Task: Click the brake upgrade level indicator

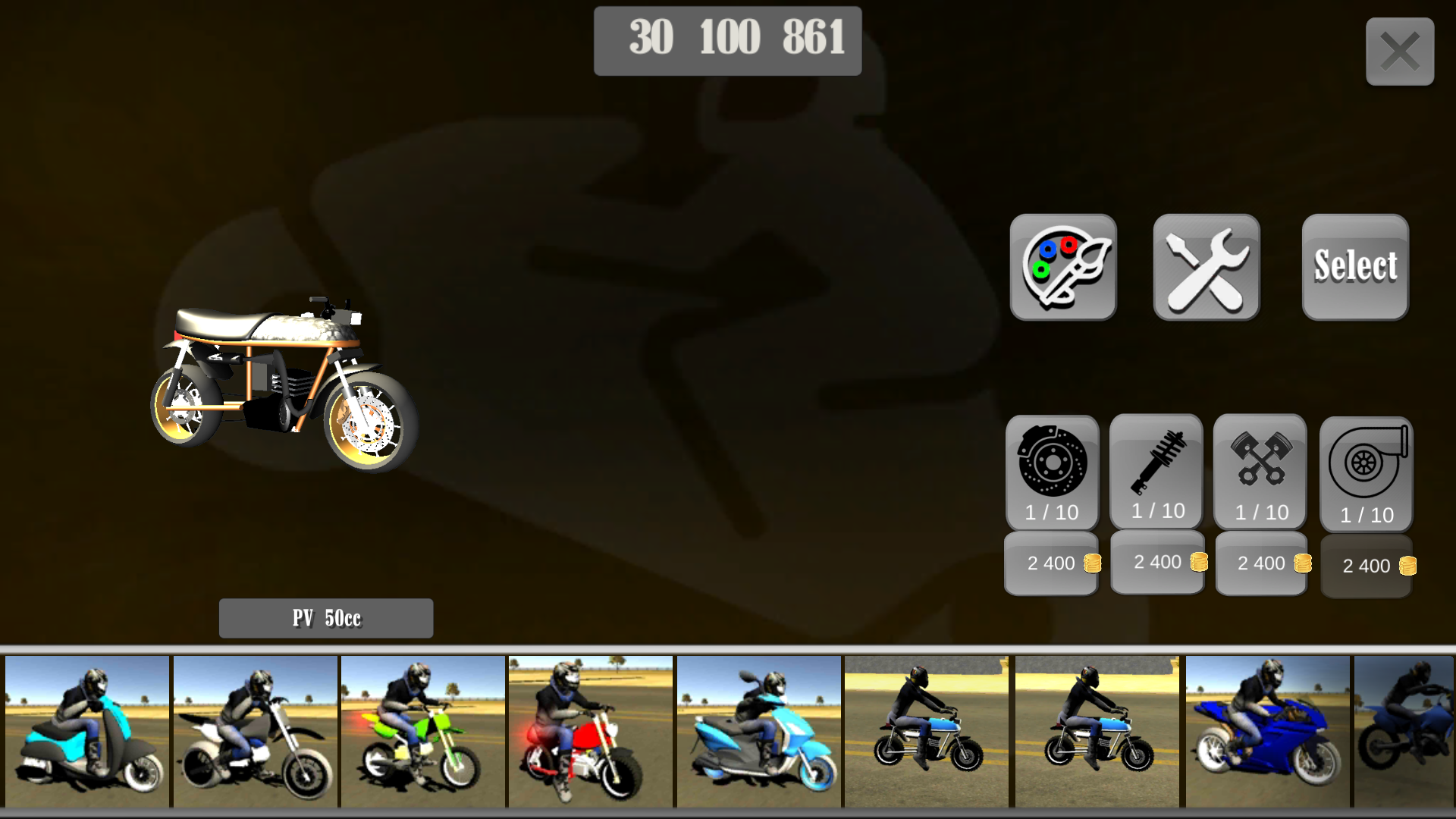Action: pos(1051,511)
